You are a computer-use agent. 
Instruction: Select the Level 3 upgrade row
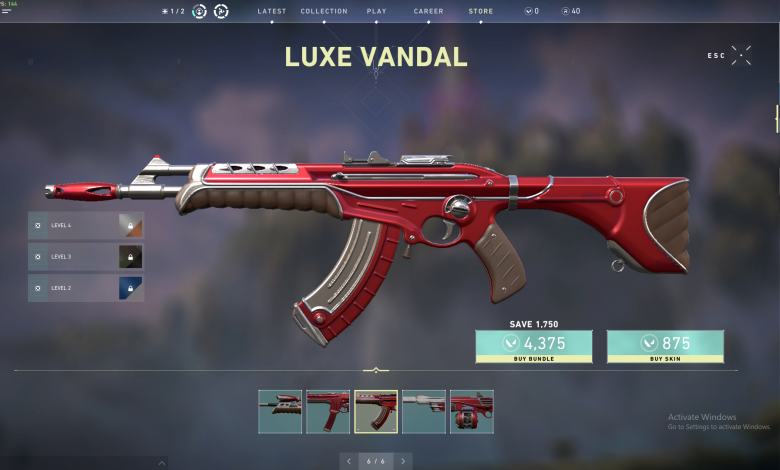click(85, 257)
